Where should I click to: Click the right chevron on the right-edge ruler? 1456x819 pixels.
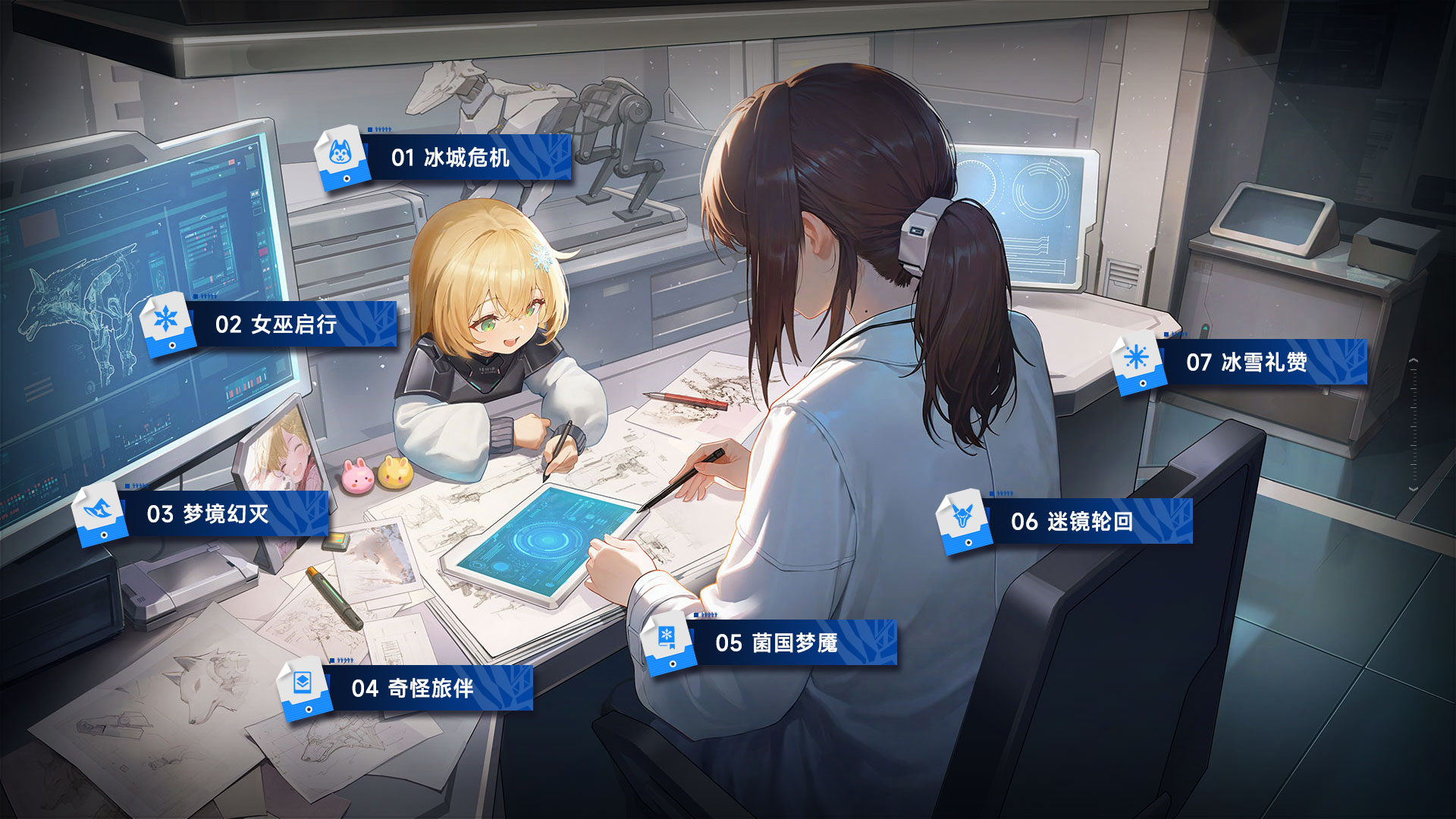(x=1414, y=488)
